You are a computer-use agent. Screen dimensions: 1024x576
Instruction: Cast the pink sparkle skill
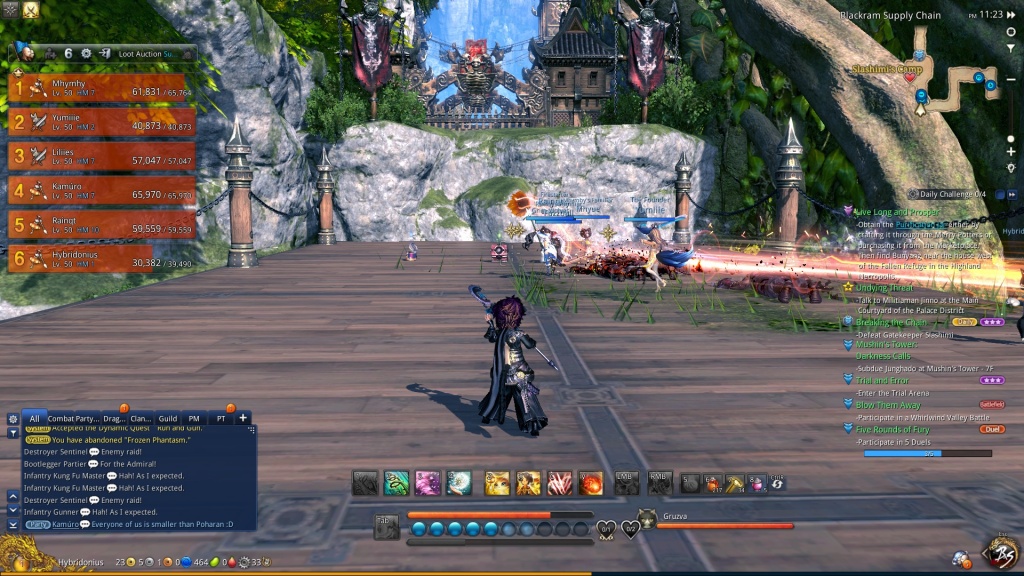click(x=427, y=484)
